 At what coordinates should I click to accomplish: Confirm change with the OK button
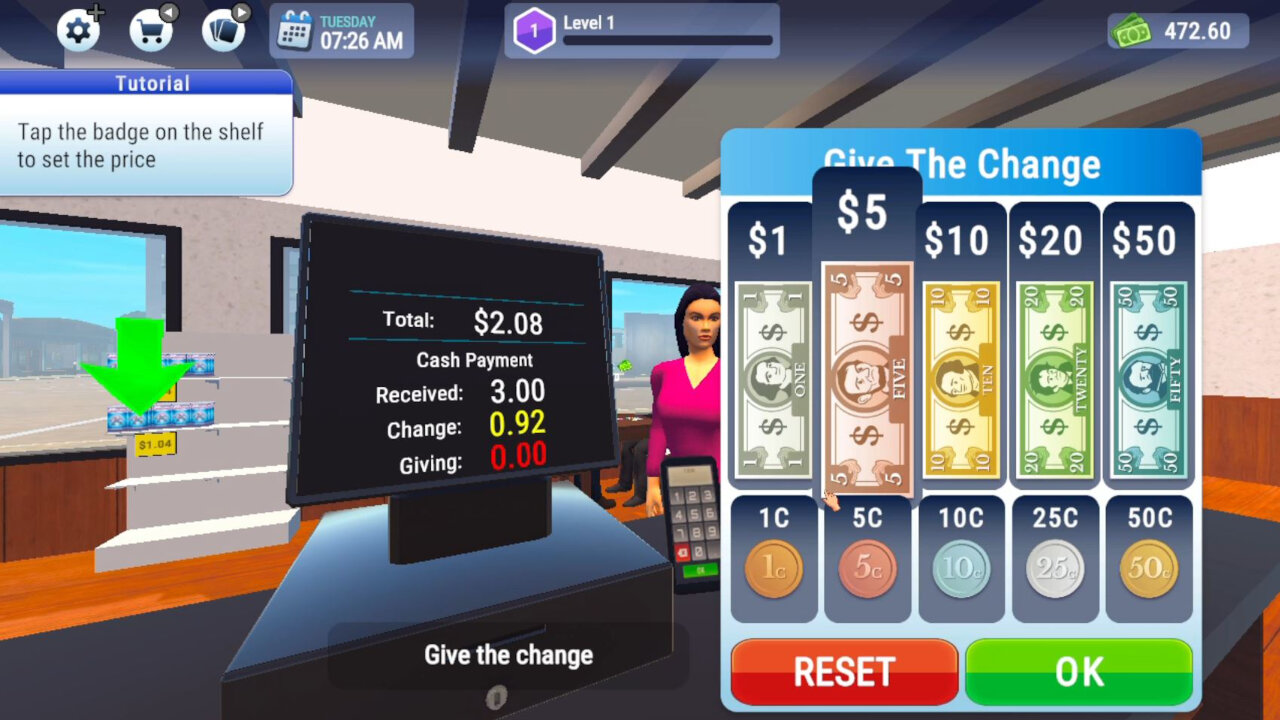[x=1078, y=672]
